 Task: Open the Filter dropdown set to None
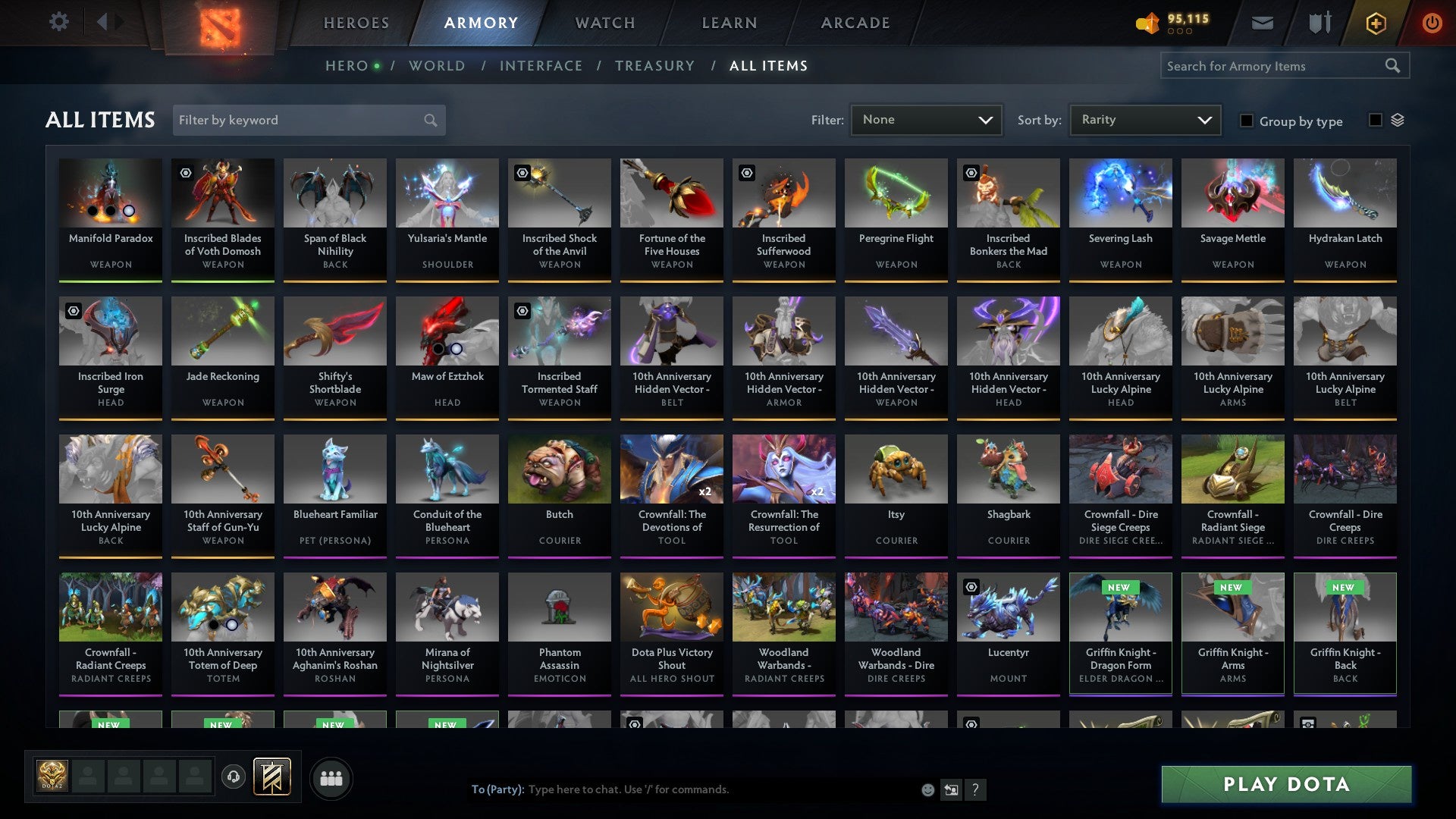(927, 119)
